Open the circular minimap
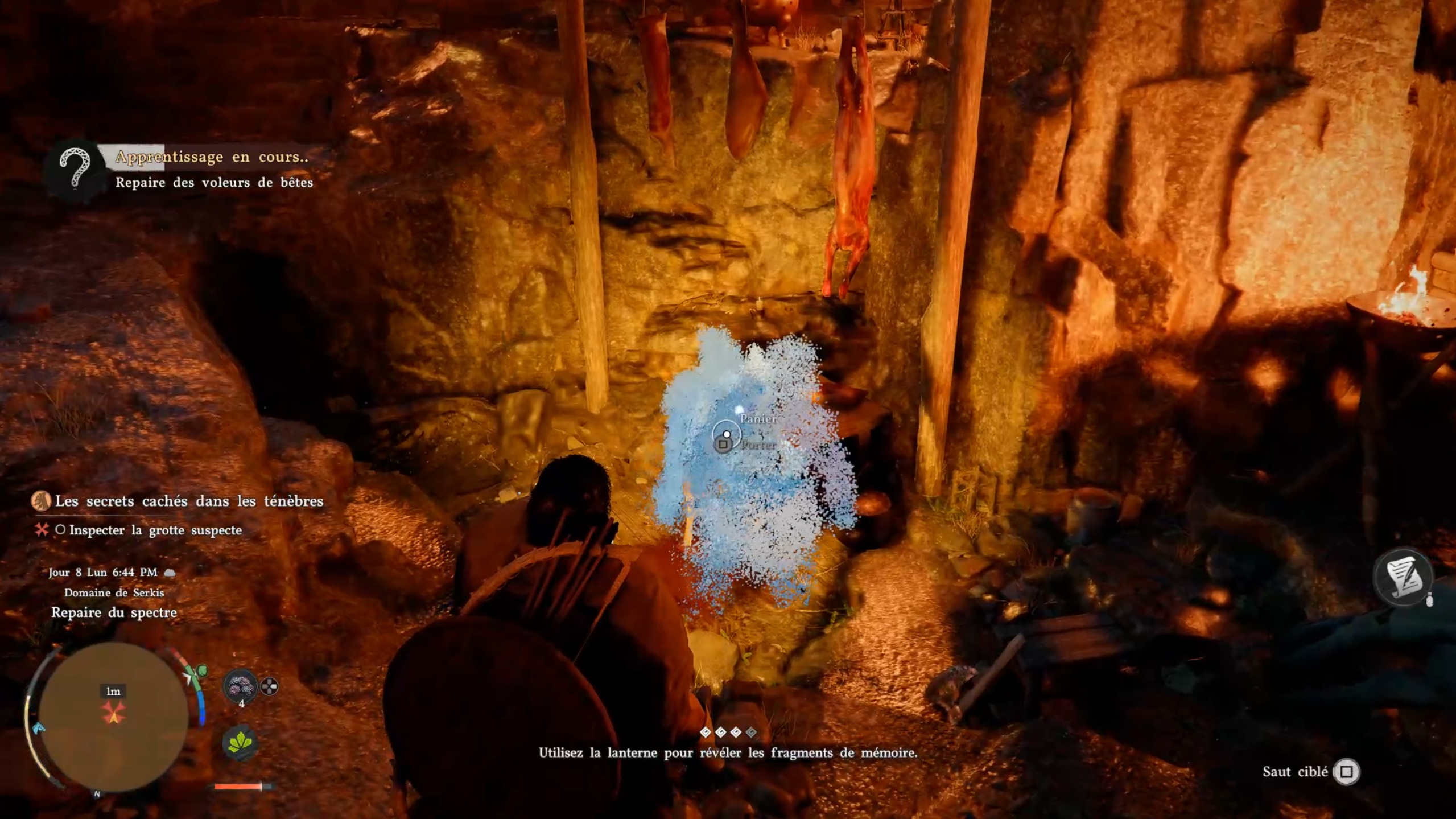Viewport: 1456px width, 819px height. [113, 717]
